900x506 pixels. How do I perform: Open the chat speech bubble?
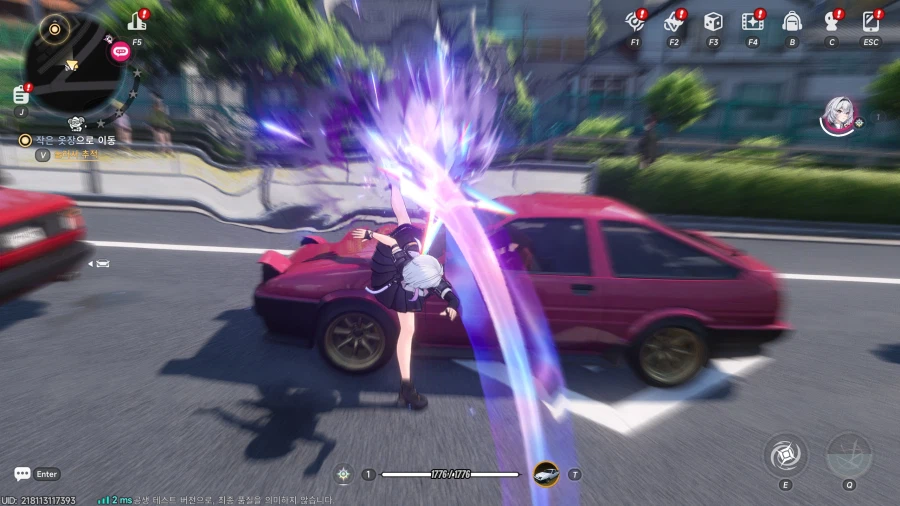(22, 474)
